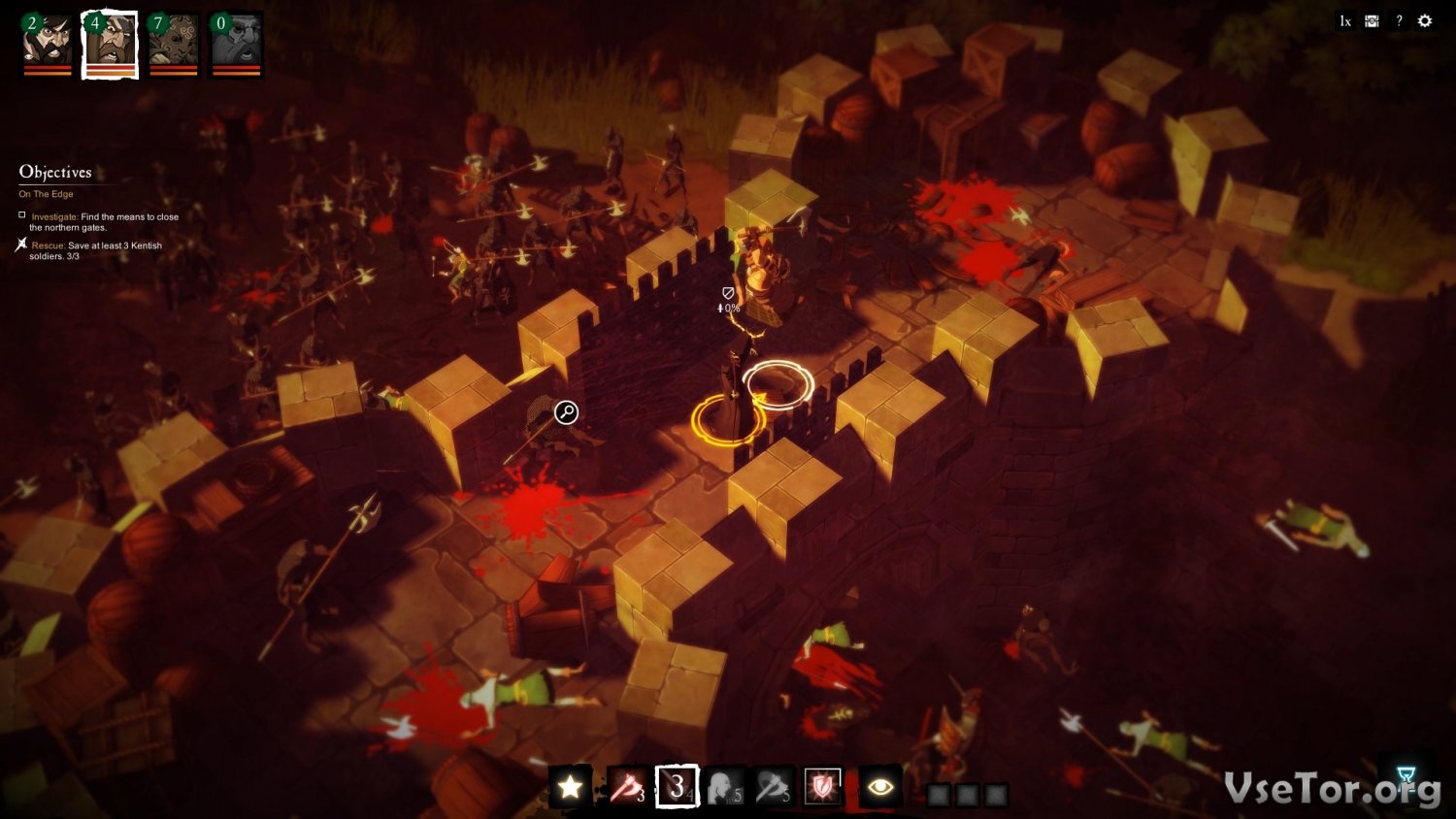Click the highlighted ability showing number 3
The height and width of the screenshot is (819, 1456).
(677, 786)
